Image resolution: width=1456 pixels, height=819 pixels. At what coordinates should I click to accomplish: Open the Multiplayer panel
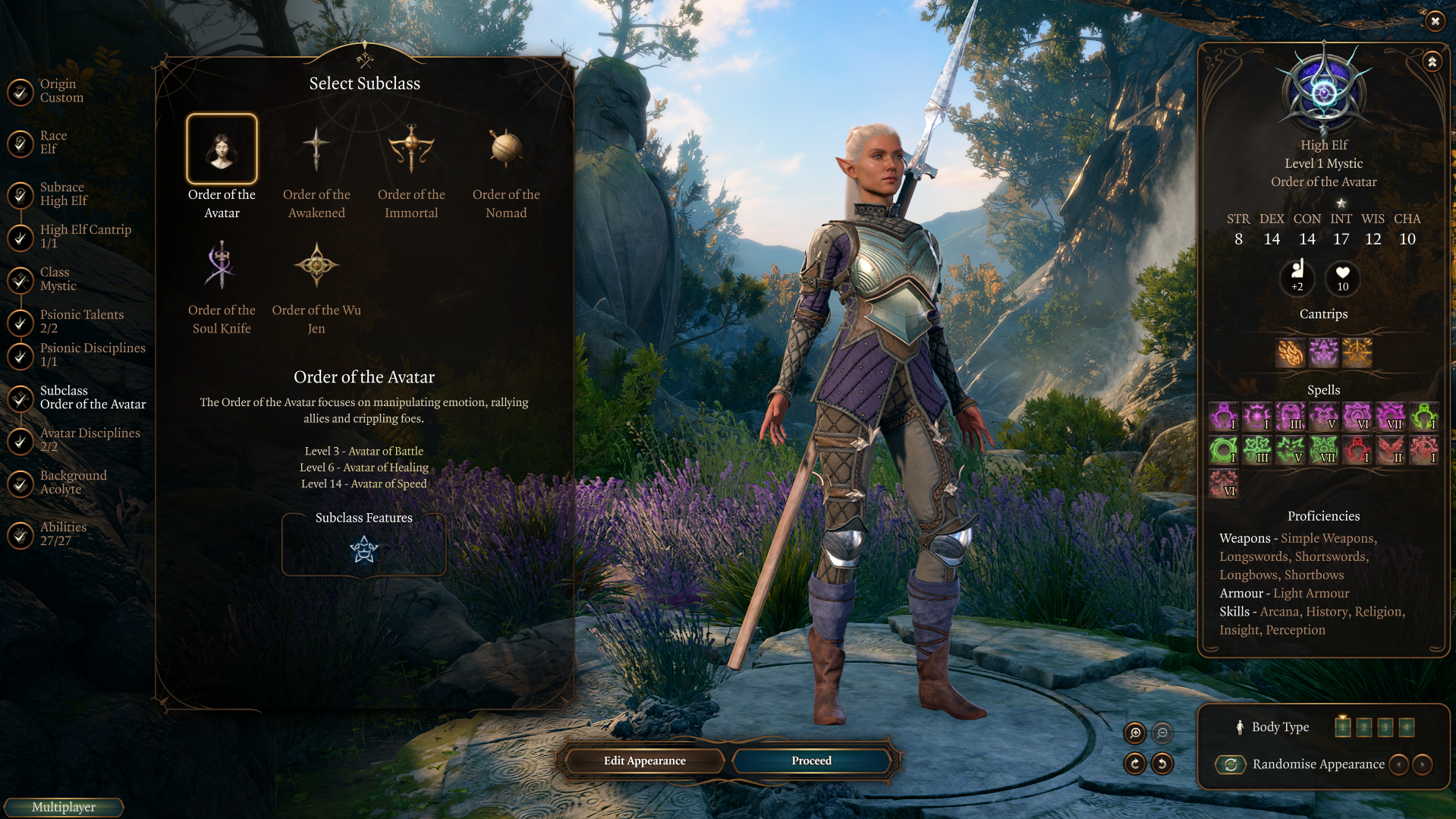tap(64, 807)
